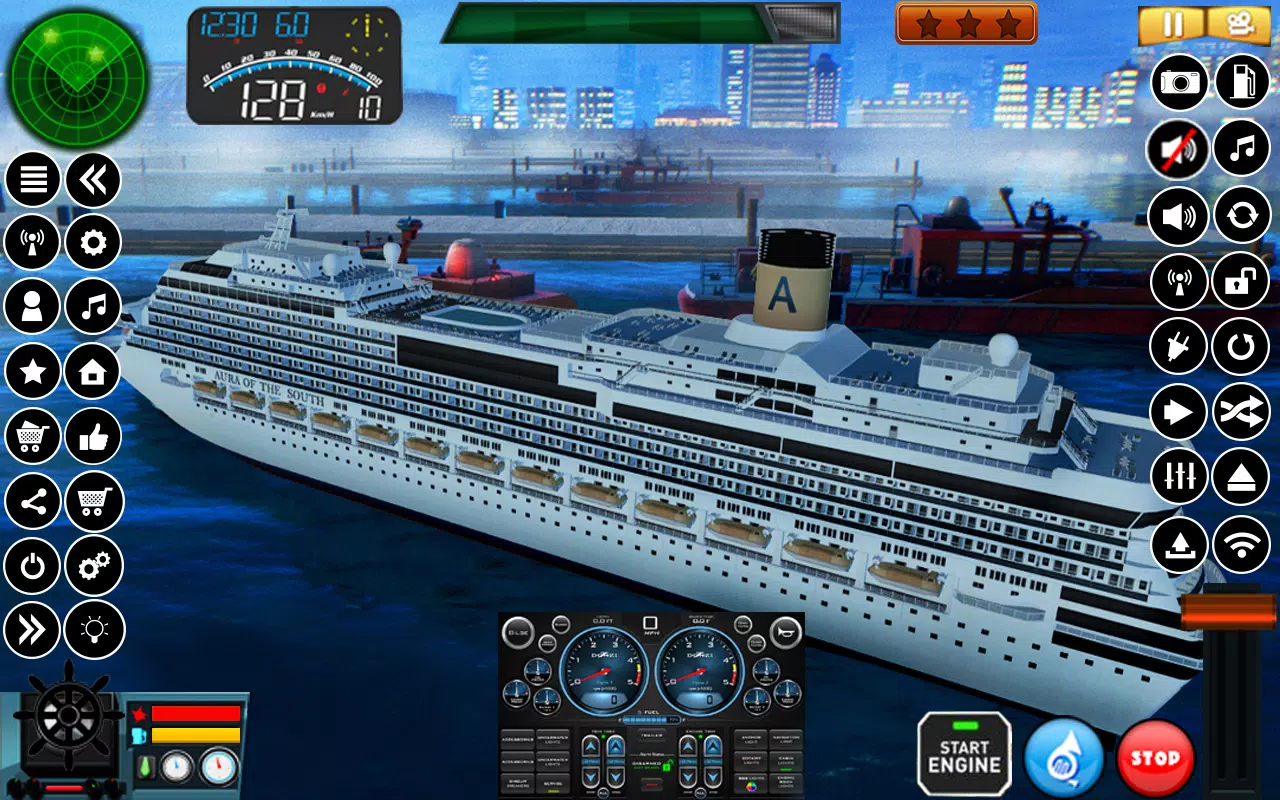Open the music note icon in left sidebar
Image resolution: width=1280 pixels, height=800 pixels.
pos(92,307)
